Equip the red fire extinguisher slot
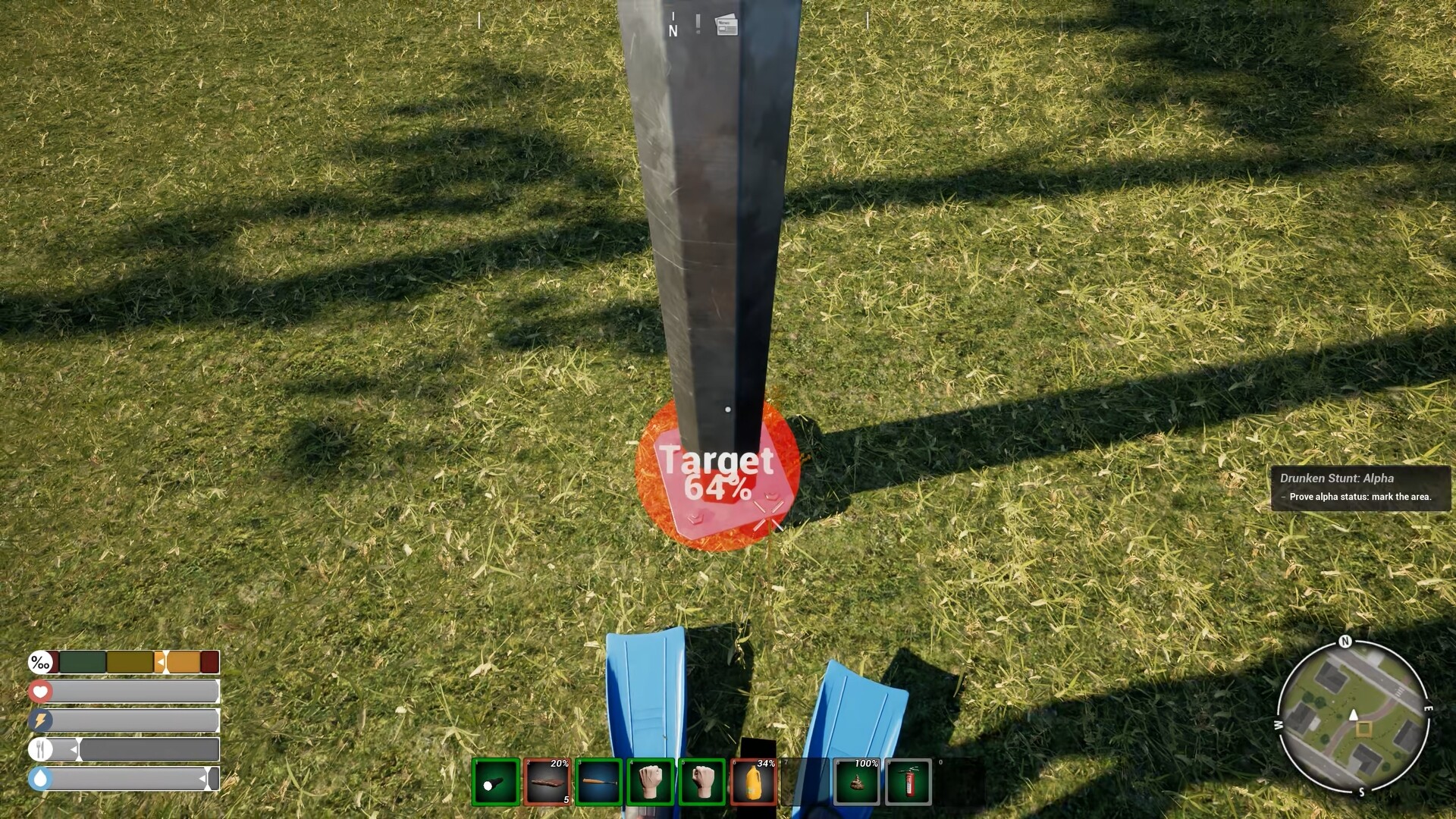Screen dimensions: 1456x819 (x=908, y=782)
